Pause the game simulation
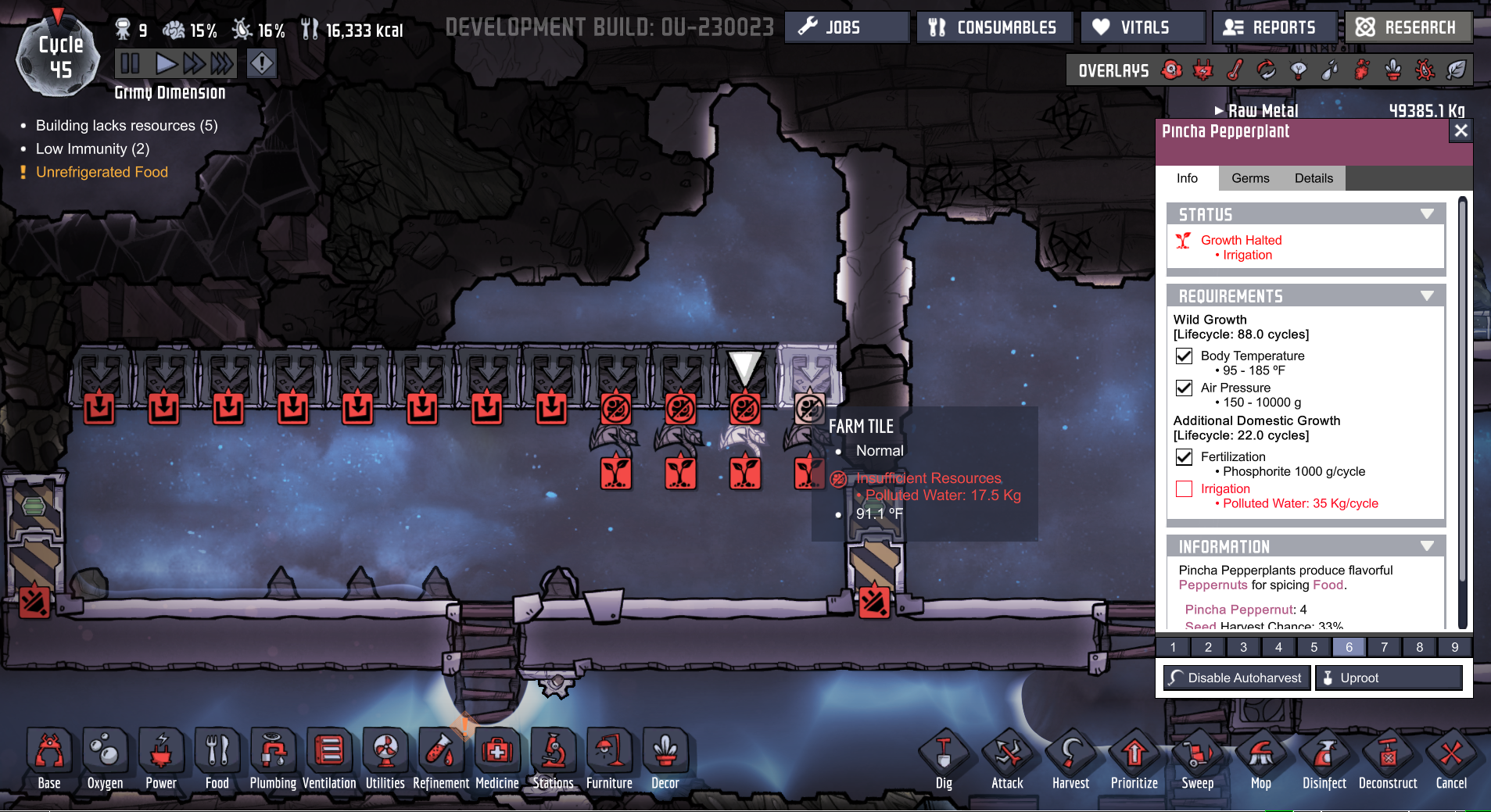Image resolution: width=1491 pixels, height=812 pixels. tap(131, 63)
